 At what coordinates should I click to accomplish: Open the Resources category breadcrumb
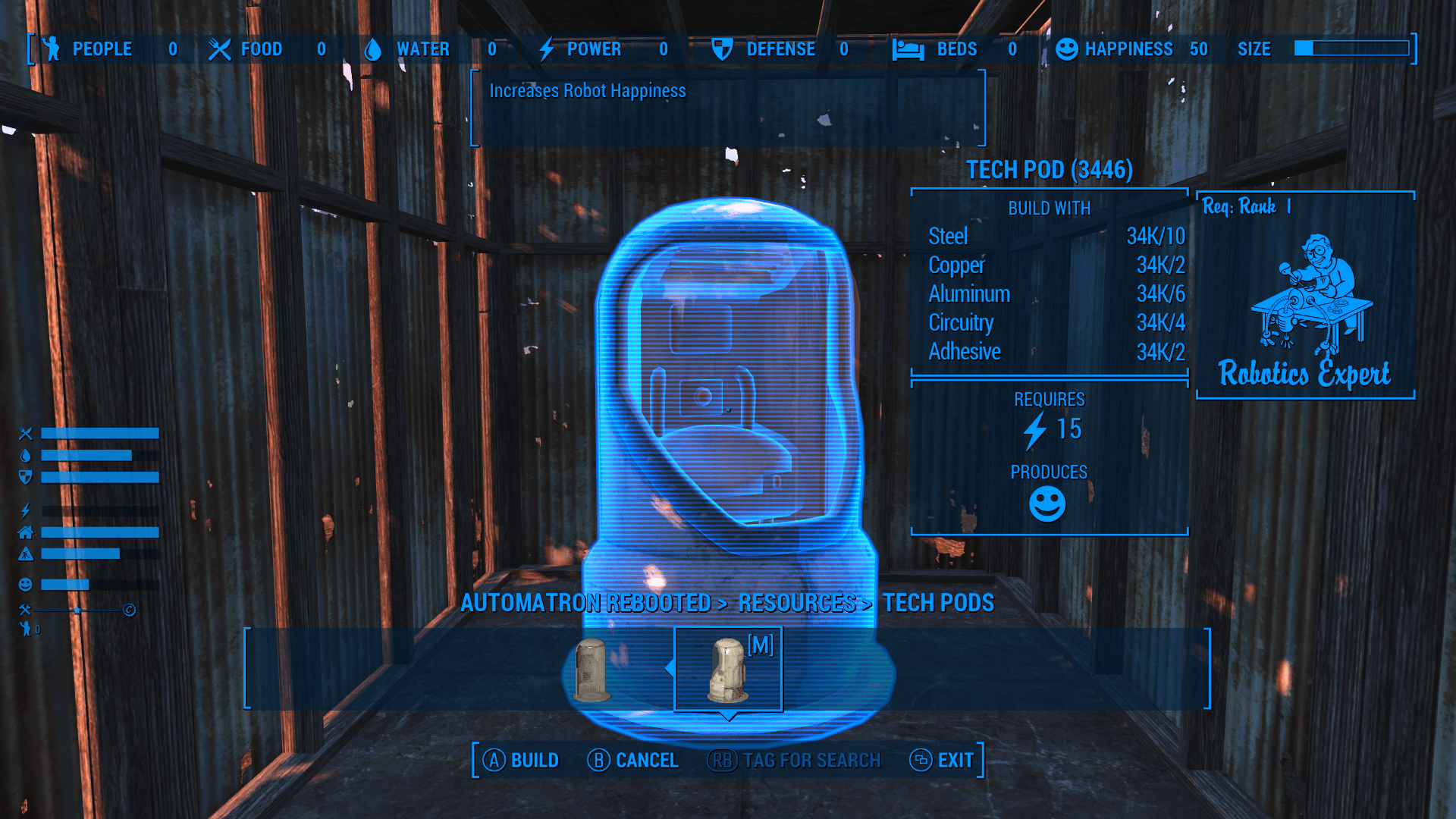click(x=796, y=603)
